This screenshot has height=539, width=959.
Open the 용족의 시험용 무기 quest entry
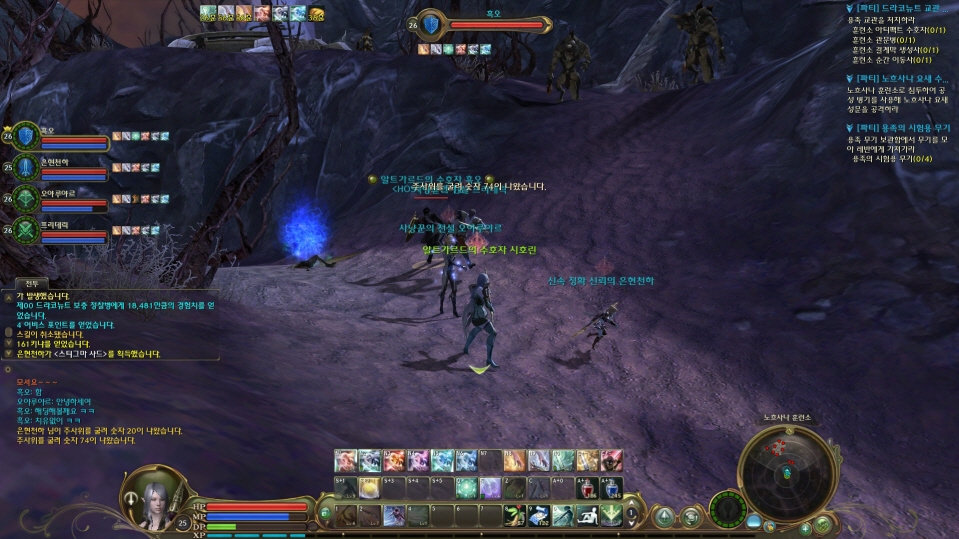pyautogui.click(x=901, y=128)
